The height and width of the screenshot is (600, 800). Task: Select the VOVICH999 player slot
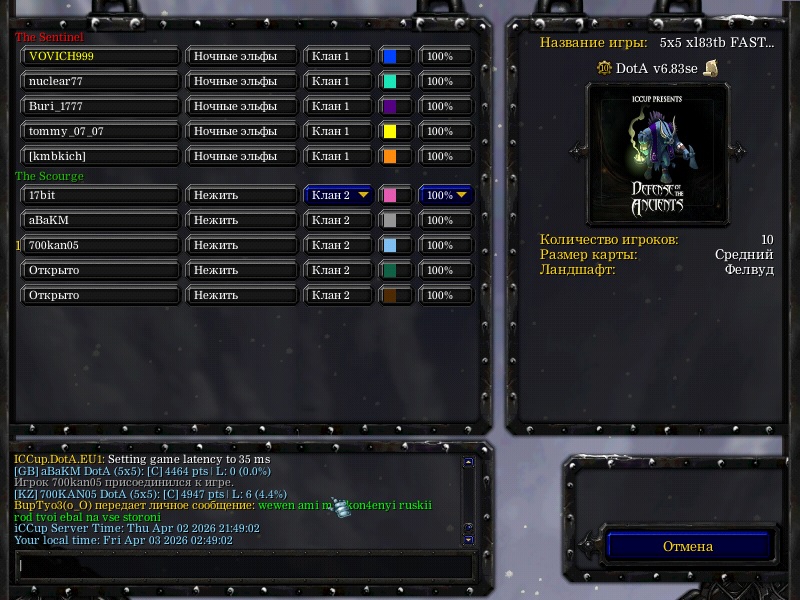100,57
